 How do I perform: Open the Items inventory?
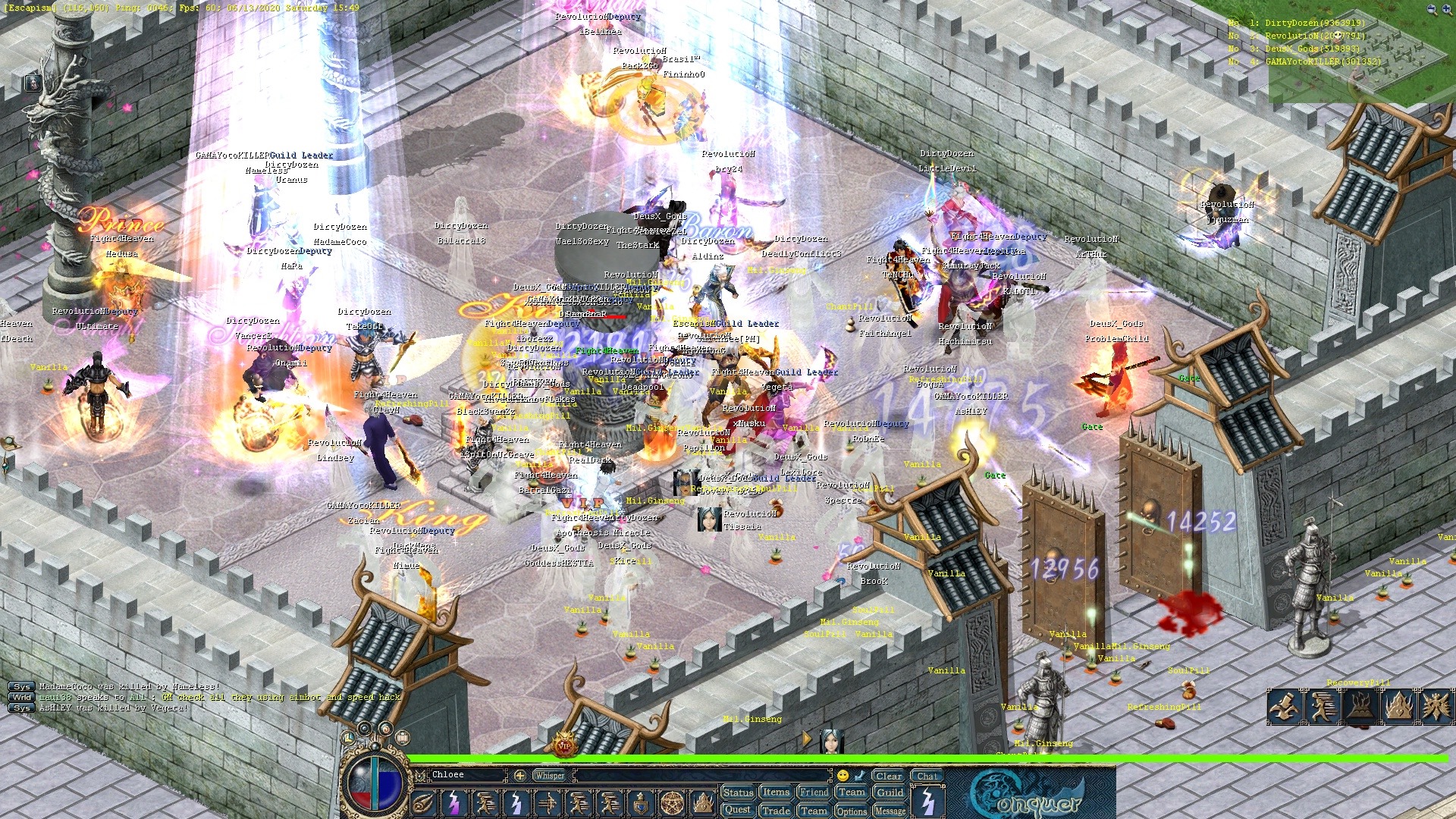point(775,791)
